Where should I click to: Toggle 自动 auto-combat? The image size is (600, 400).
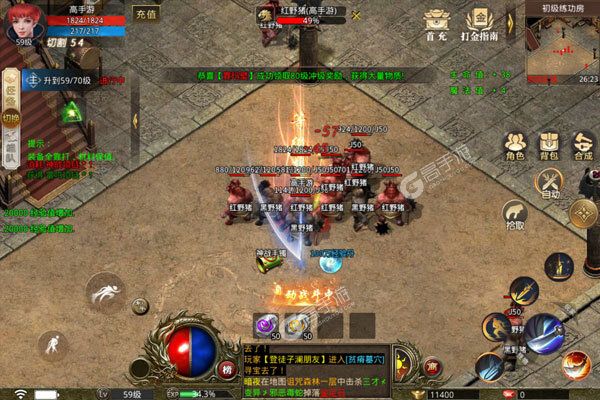point(550,183)
